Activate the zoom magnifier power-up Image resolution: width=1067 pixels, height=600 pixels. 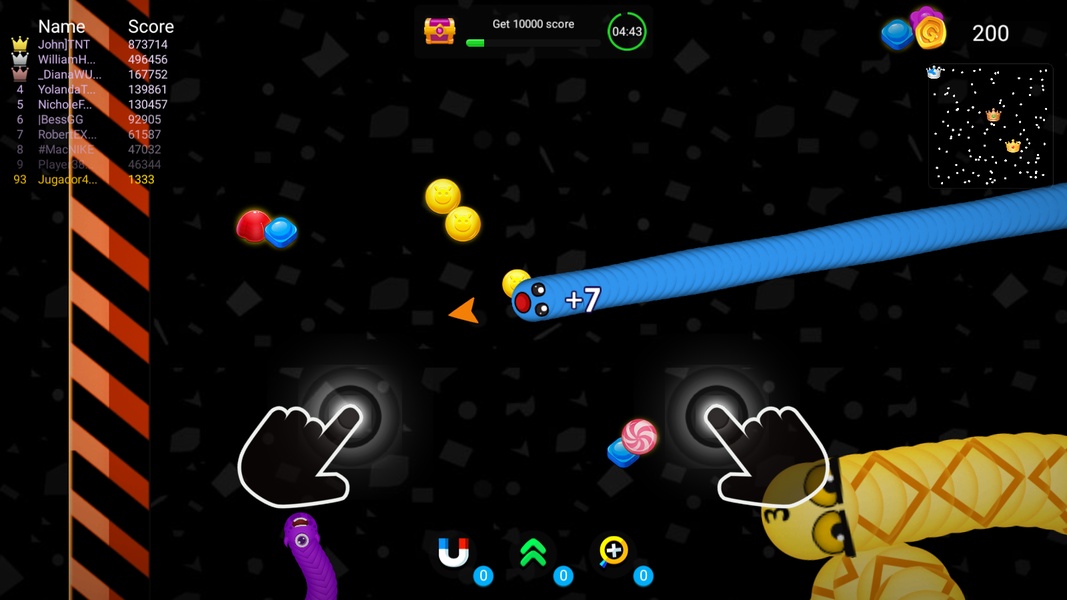pos(613,552)
